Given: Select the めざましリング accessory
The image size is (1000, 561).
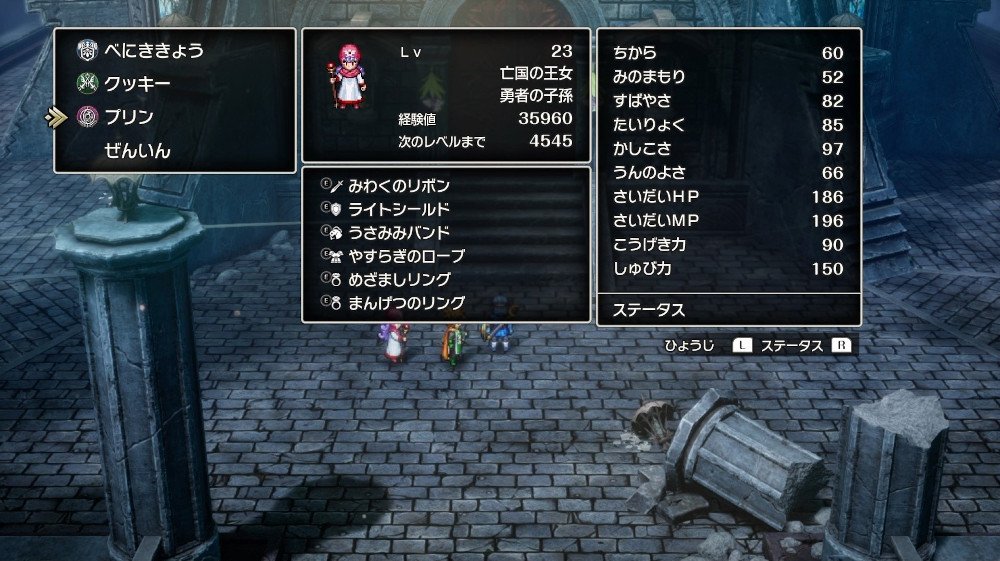Looking at the screenshot, I should 398,279.
